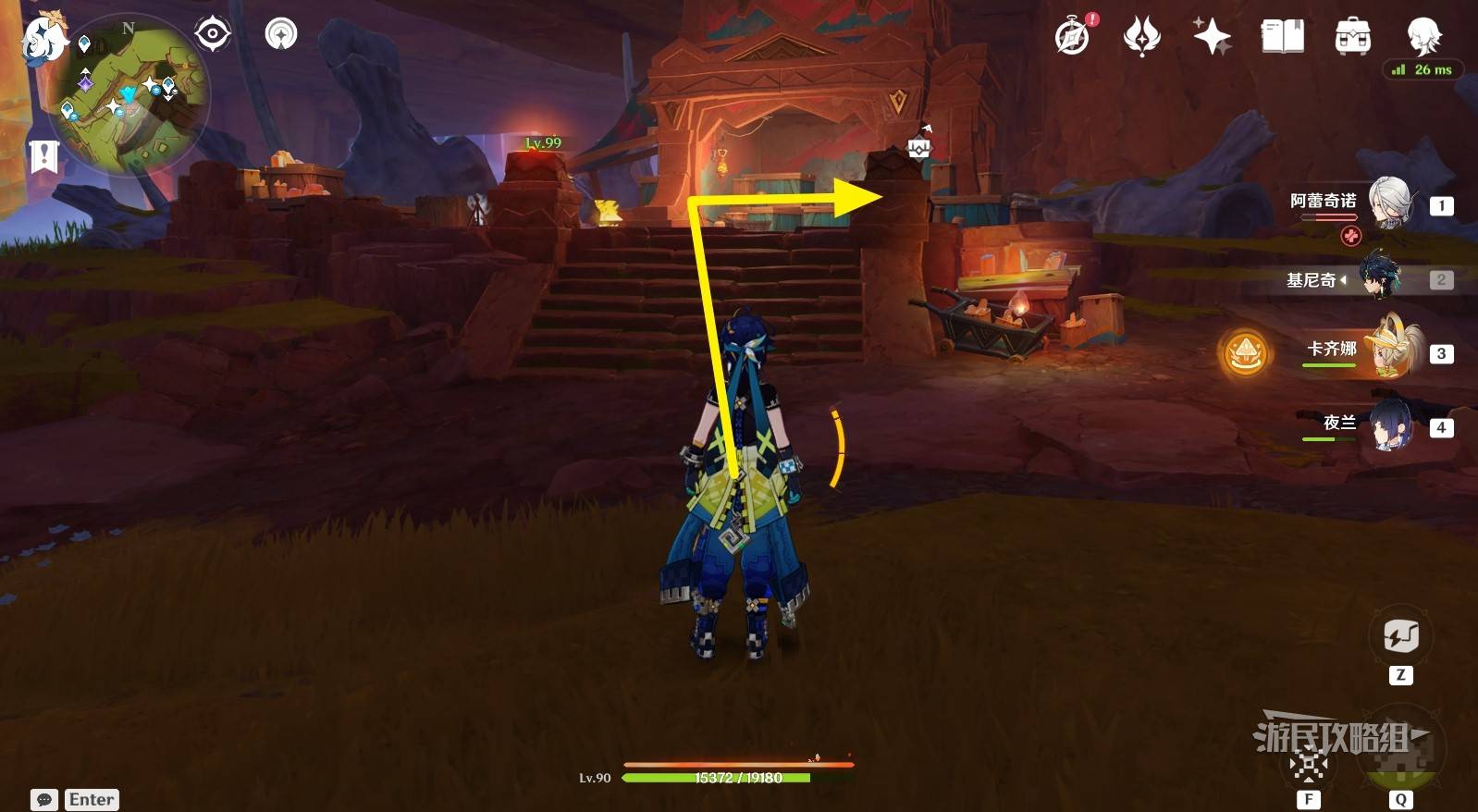1478x812 pixels.
Task: Click the orange glowing skill icon beside 卡齐娜
Action: pos(1245,353)
